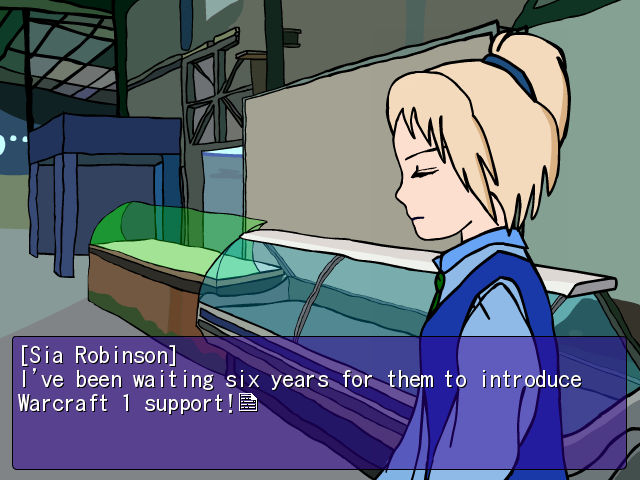Viewport: 640px width, 480px height.
Task: Click the page icon to continue dialogue
Action: click(248, 403)
